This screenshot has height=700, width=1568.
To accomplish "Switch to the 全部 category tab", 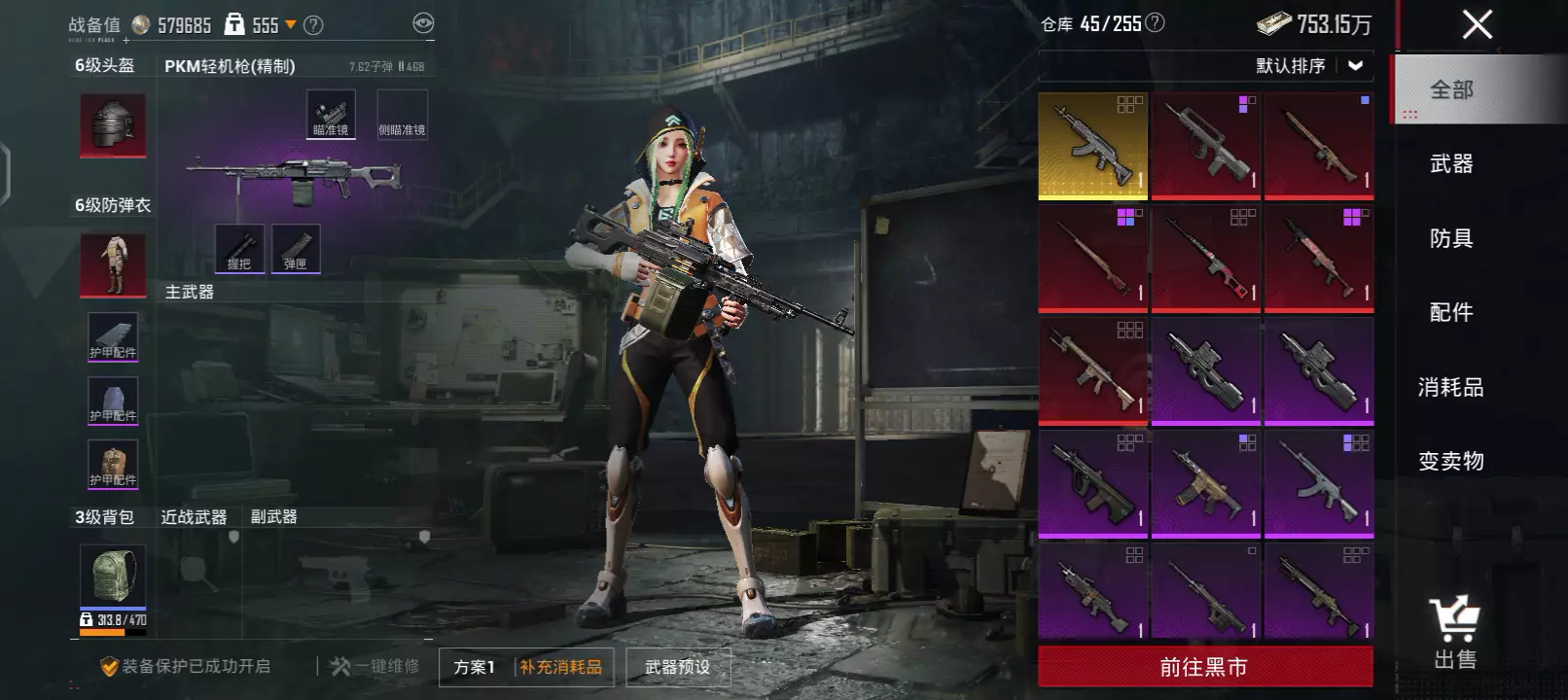I will [1451, 89].
